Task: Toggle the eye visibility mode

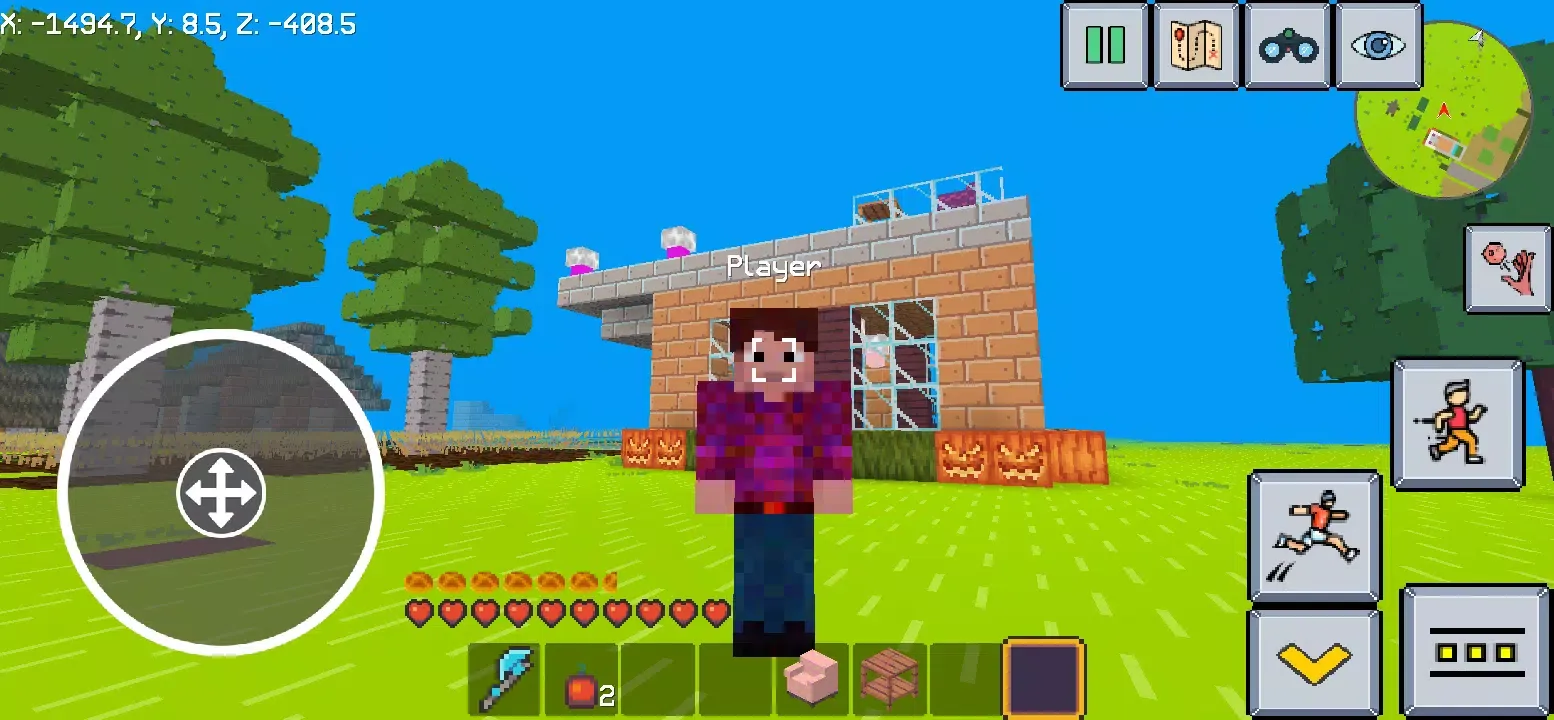Action: (1378, 47)
